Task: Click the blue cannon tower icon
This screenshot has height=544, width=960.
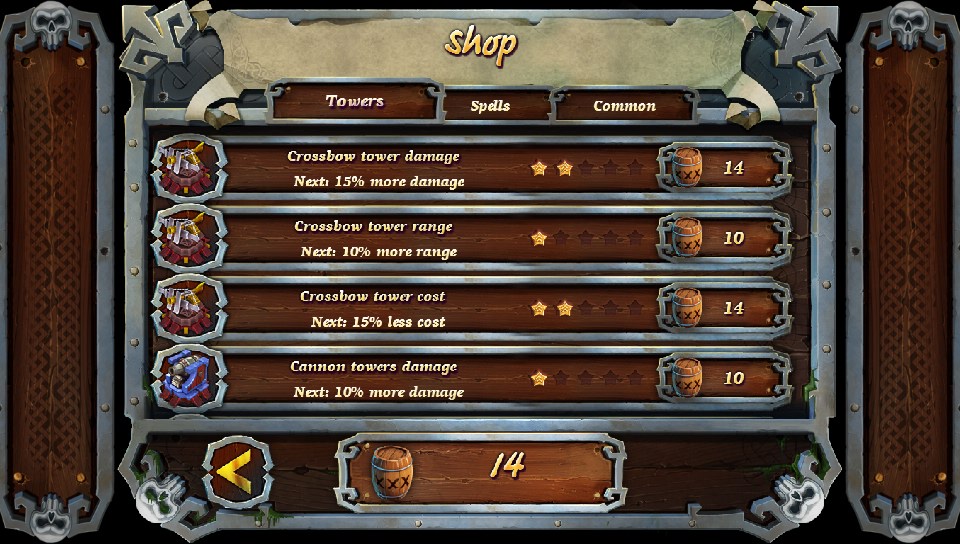Action: (x=188, y=378)
